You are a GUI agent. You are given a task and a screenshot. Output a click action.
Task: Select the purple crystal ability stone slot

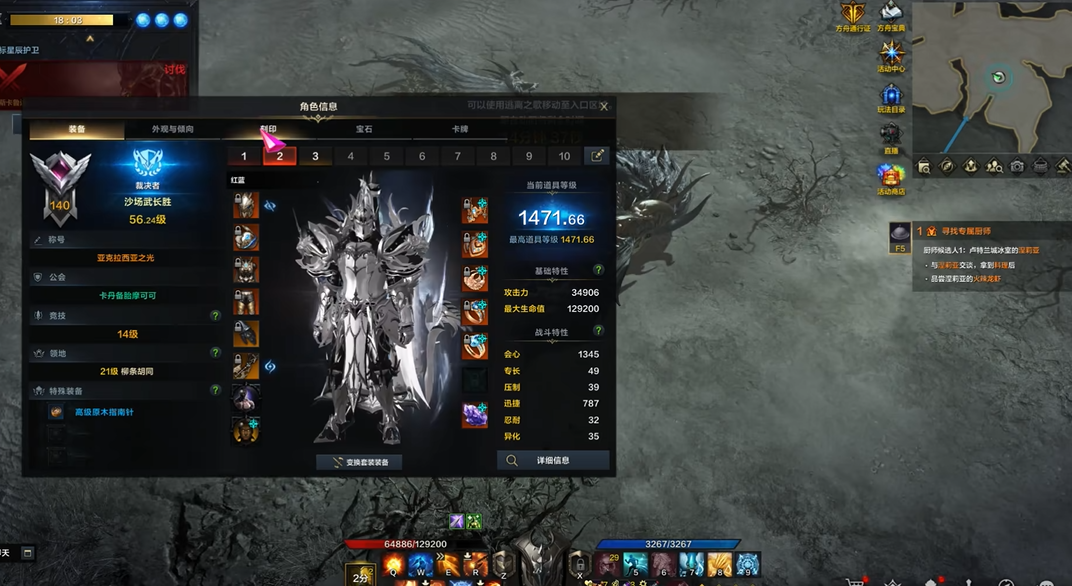tap(475, 414)
